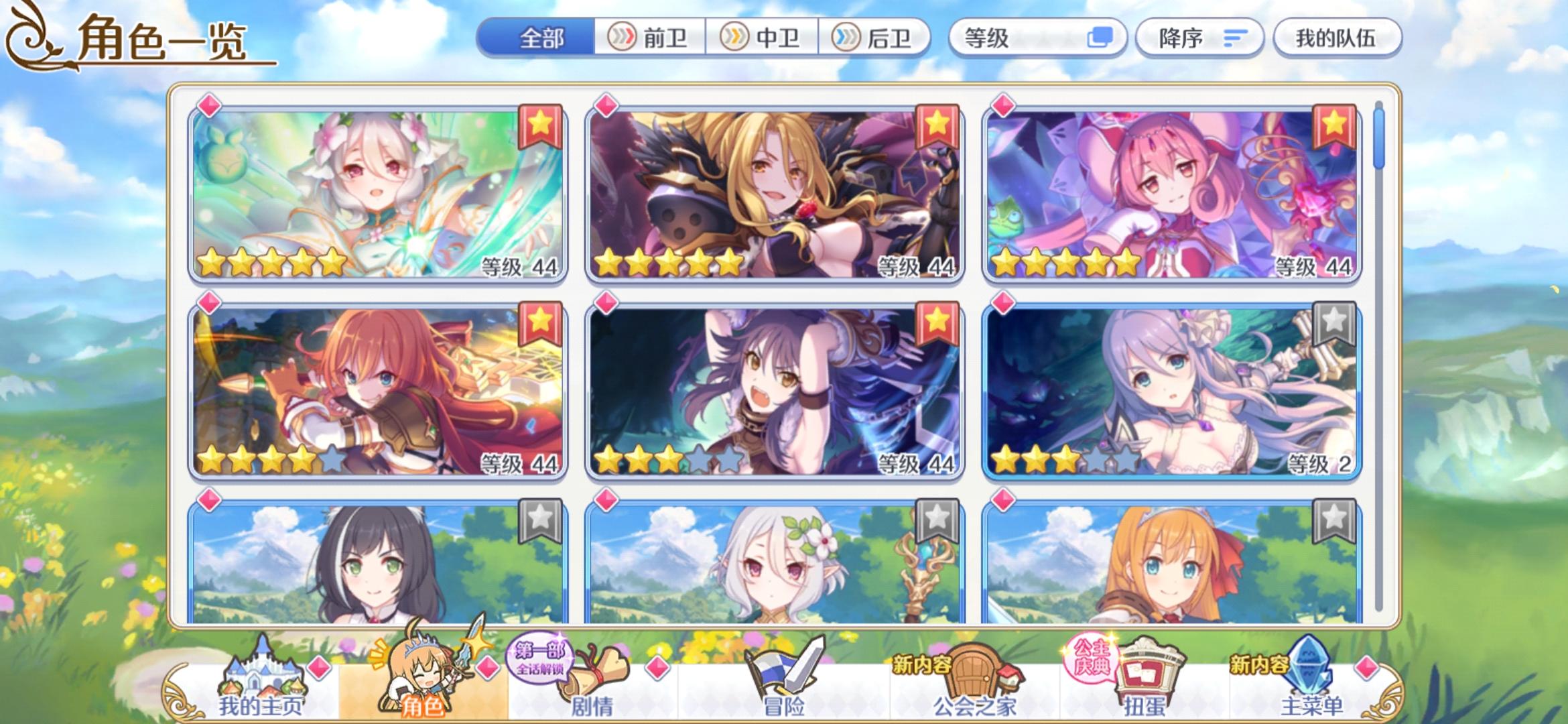Switch sort order via 降序 control

click(x=1199, y=38)
